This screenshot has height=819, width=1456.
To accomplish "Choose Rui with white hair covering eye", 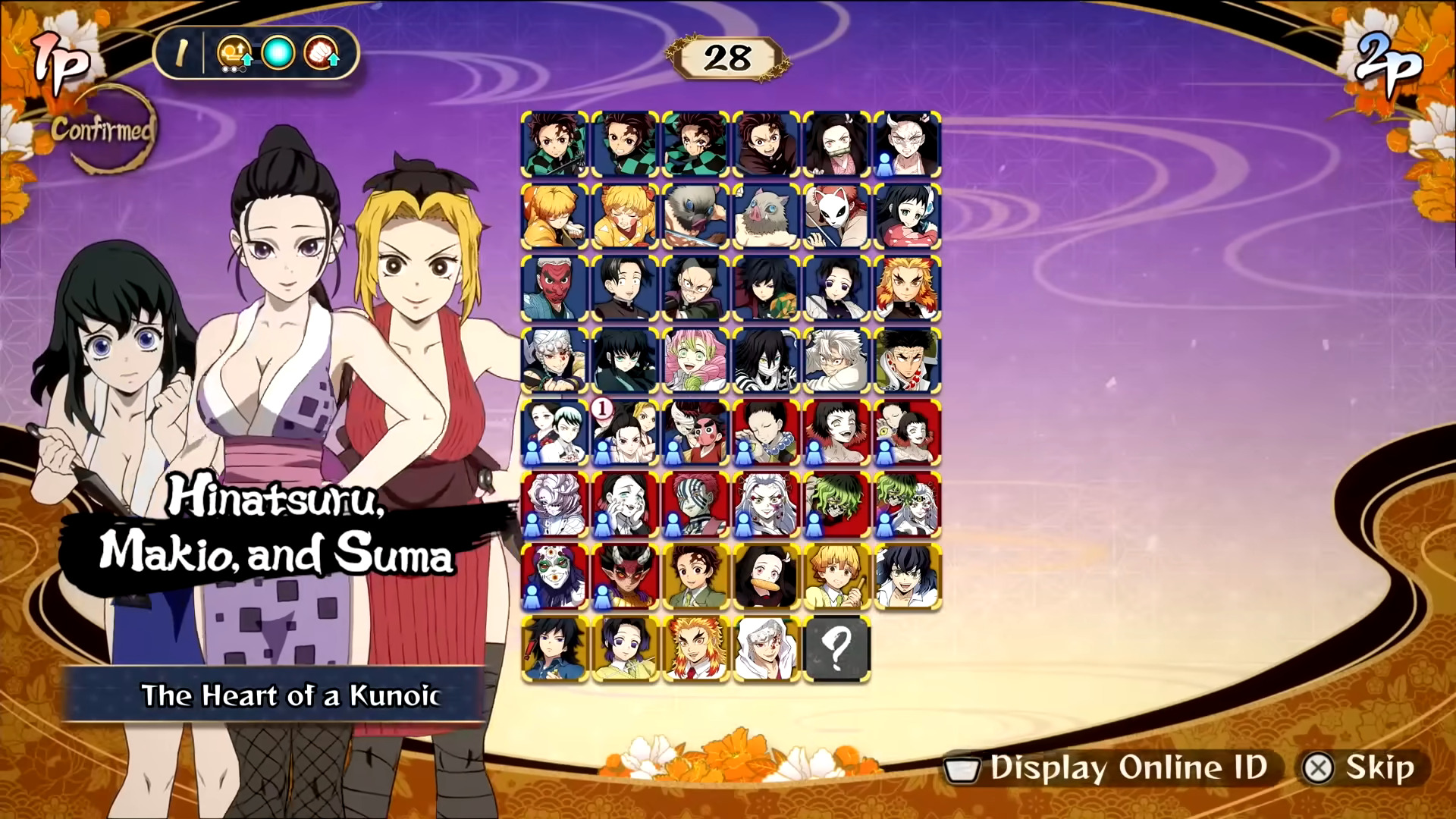I will tap(554, 504).
